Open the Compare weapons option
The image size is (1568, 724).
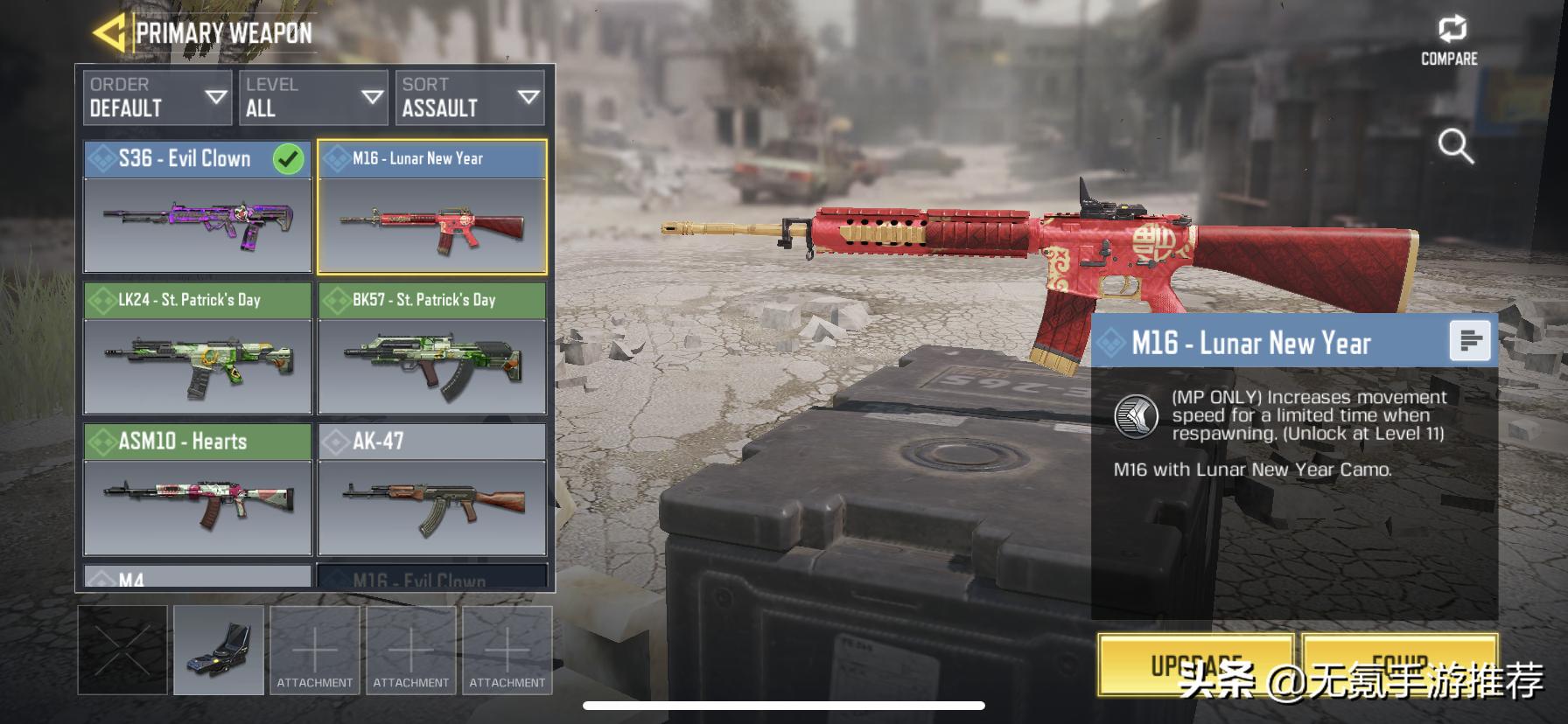(1449, 41)
